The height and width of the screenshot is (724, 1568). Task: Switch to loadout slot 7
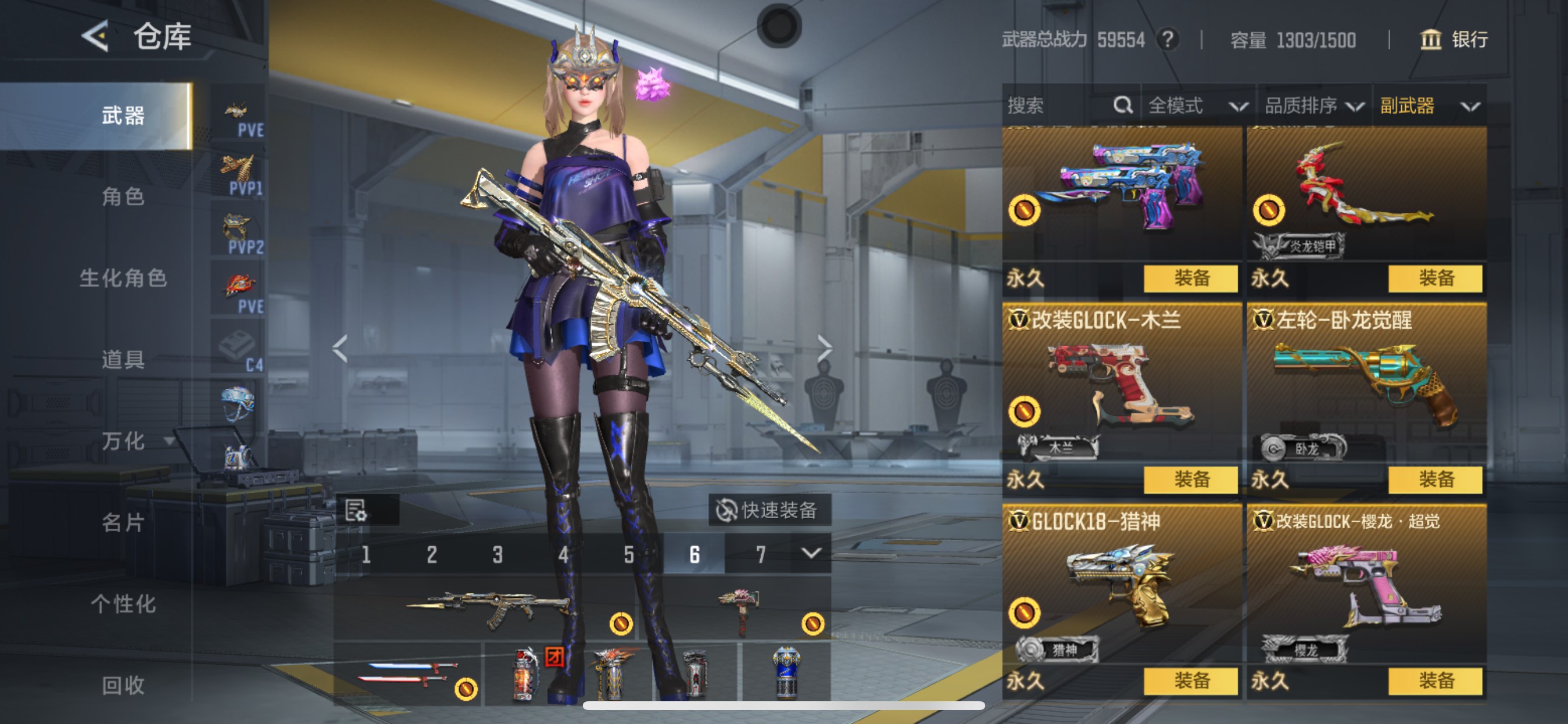pos(760,554)
